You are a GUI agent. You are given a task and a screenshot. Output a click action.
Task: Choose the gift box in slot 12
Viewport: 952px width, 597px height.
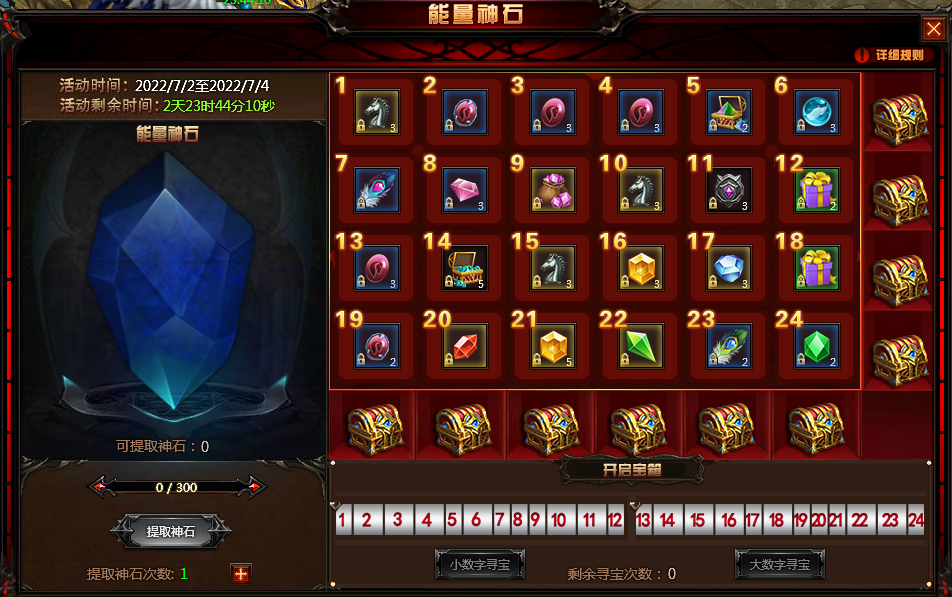(x=817, y=190)
